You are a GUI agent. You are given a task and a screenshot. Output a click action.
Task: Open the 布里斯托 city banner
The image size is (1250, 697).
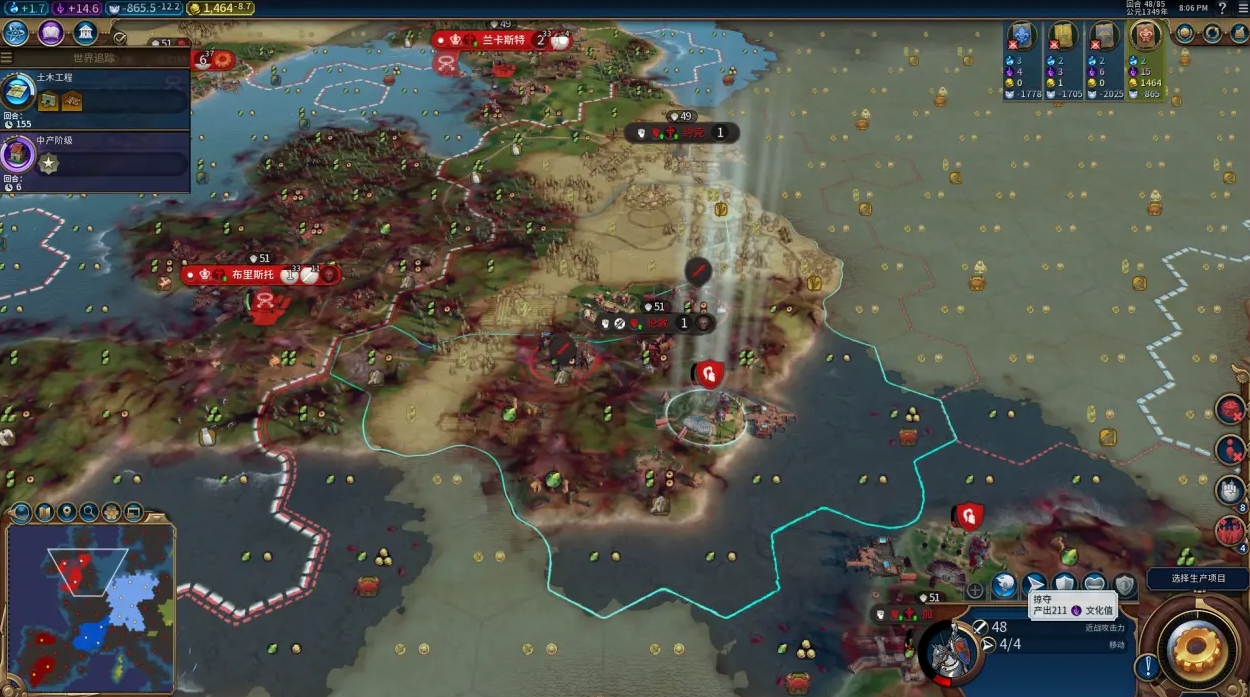pyautogui.click(x=250, y=274)
